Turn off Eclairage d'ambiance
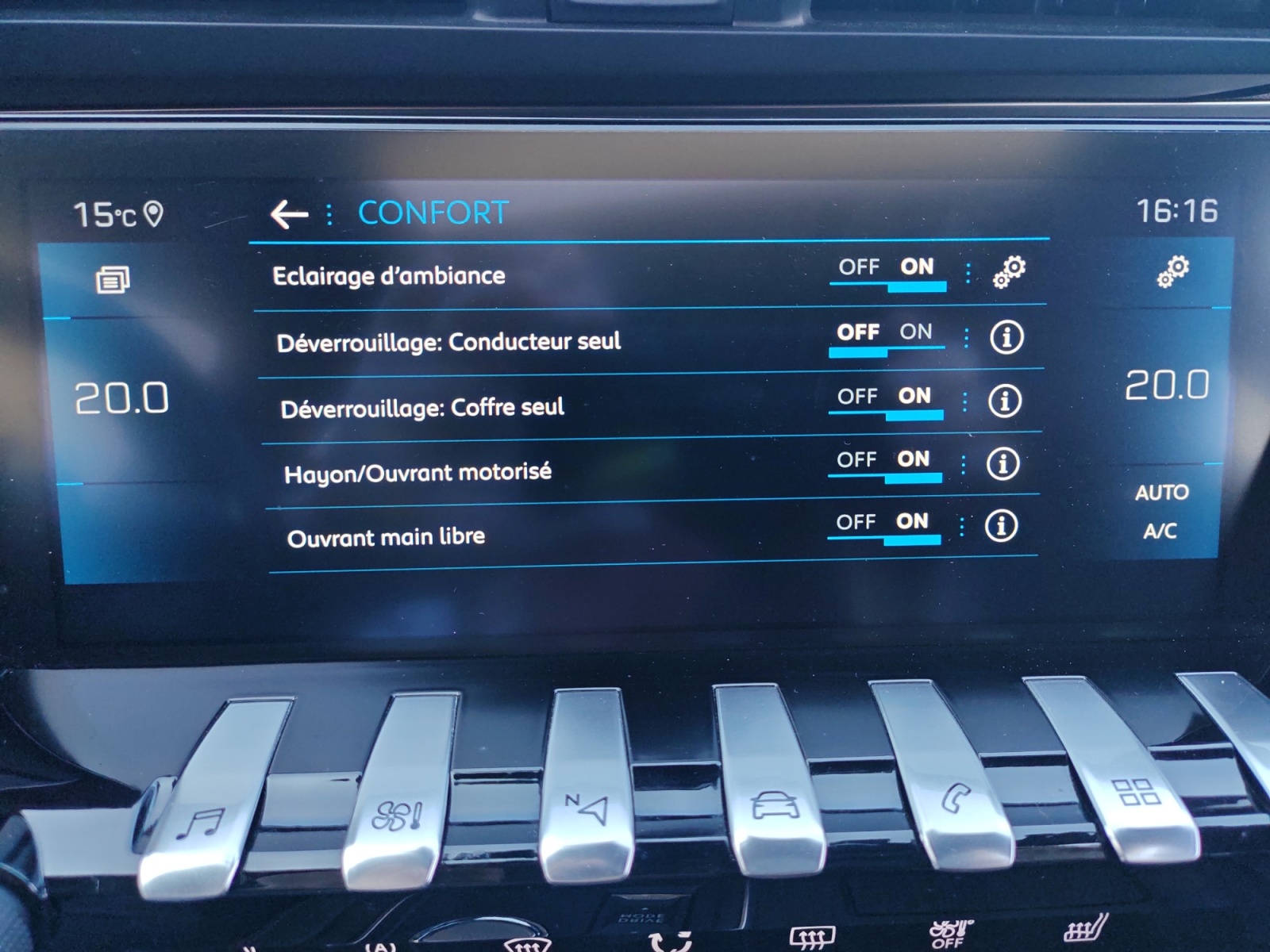 [x=859, y=268]
